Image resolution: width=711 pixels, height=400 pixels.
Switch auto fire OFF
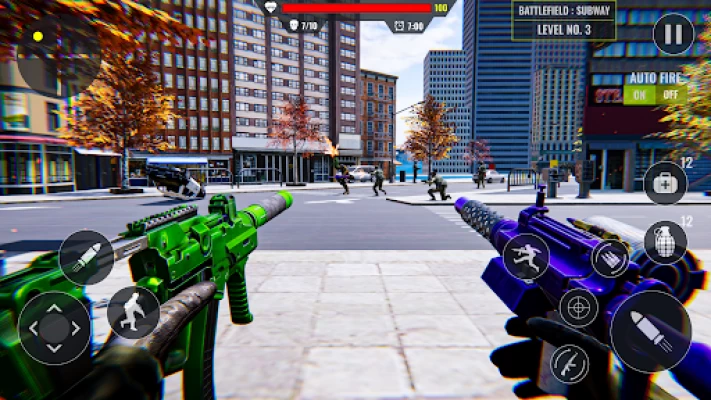pyautogui.click(x=669, y=96)
